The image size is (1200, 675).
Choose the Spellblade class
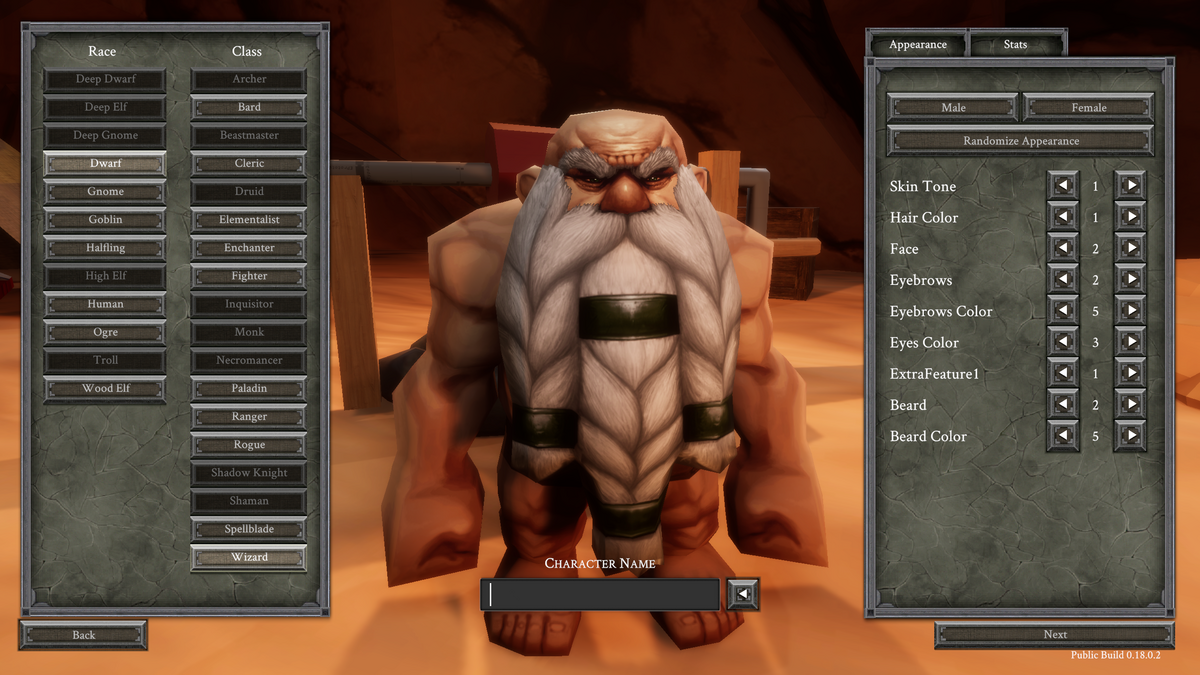pos(249,529)
